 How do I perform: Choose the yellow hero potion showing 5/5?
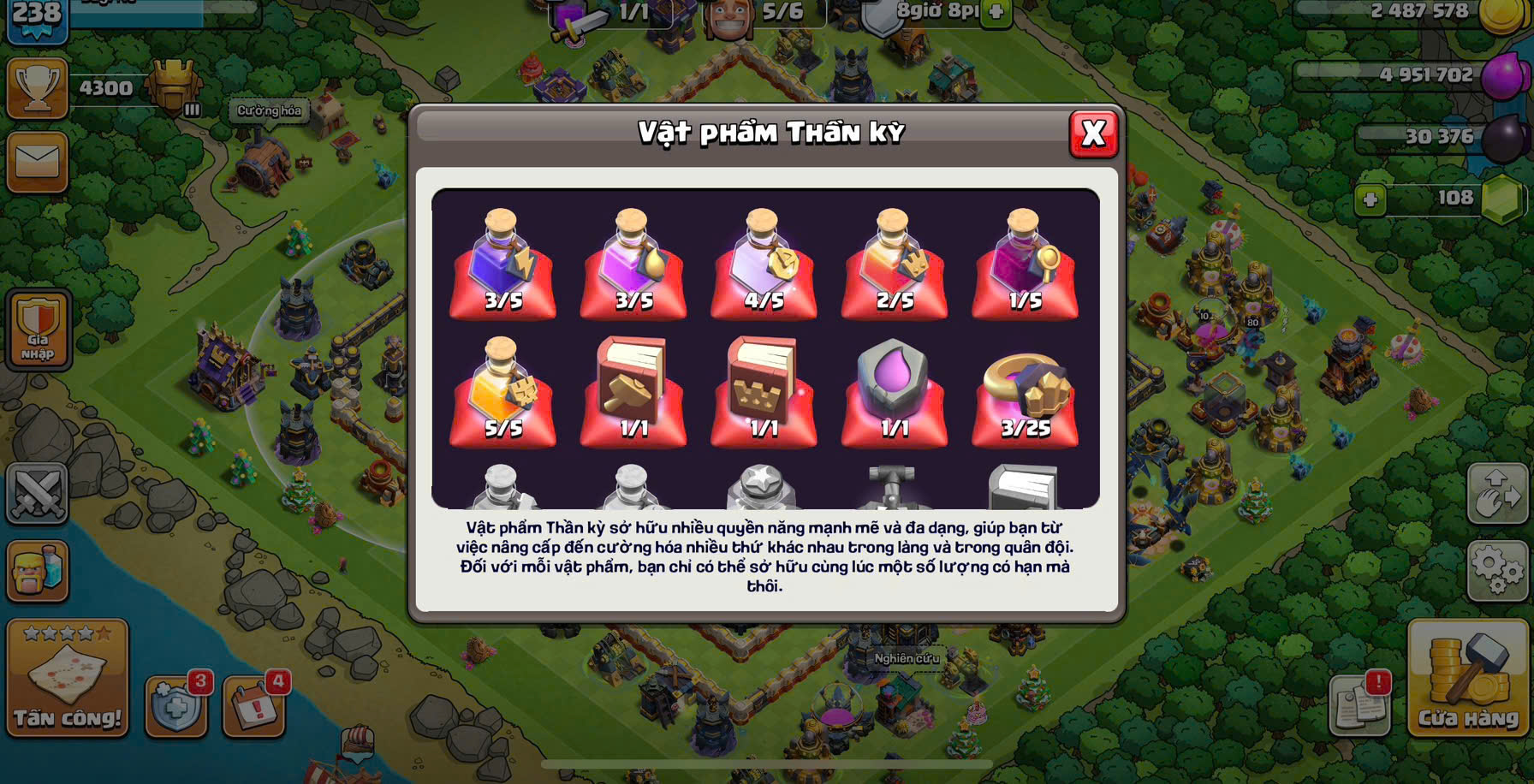tap(503, 392)
